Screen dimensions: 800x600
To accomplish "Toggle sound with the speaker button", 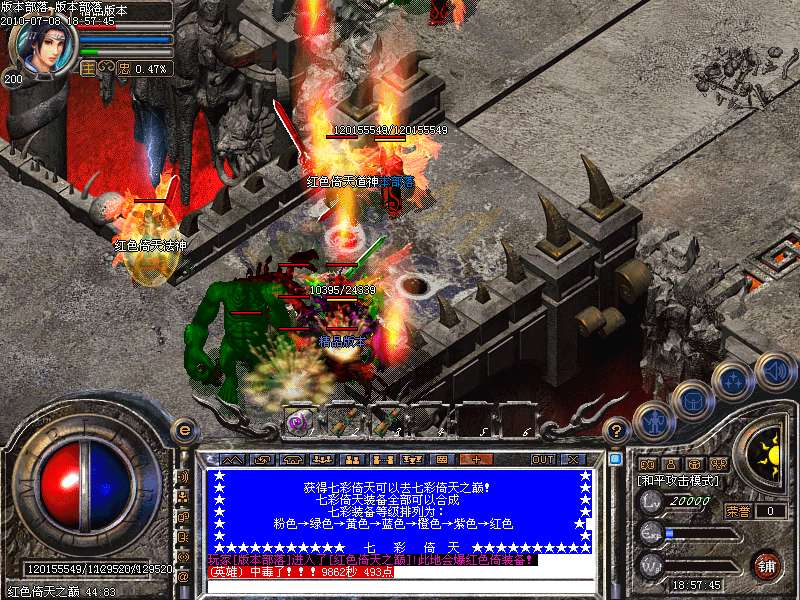I will click(775, 370).
